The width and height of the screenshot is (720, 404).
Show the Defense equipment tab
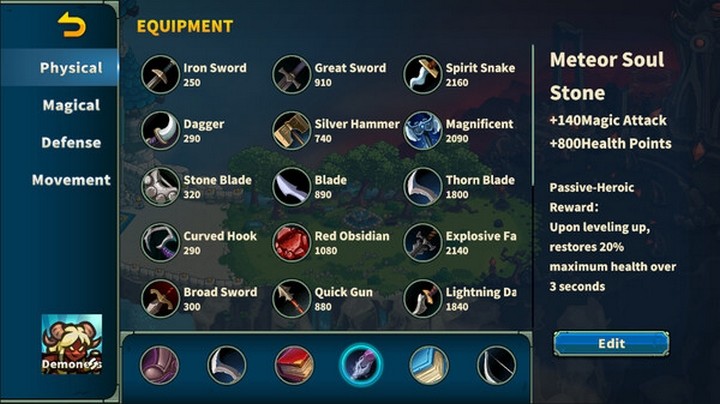click(71, 142)
